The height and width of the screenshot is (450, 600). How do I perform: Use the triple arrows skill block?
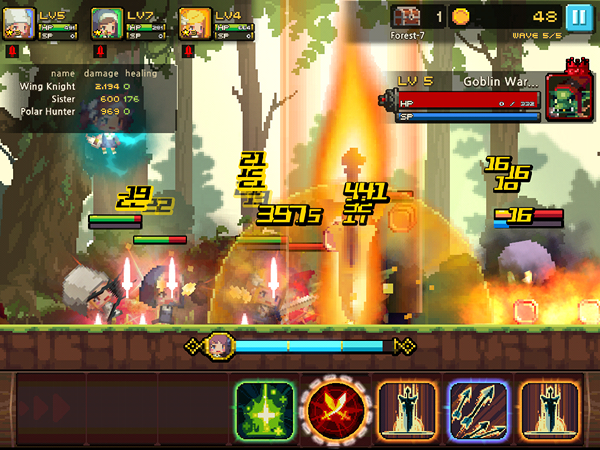[479, 409]
